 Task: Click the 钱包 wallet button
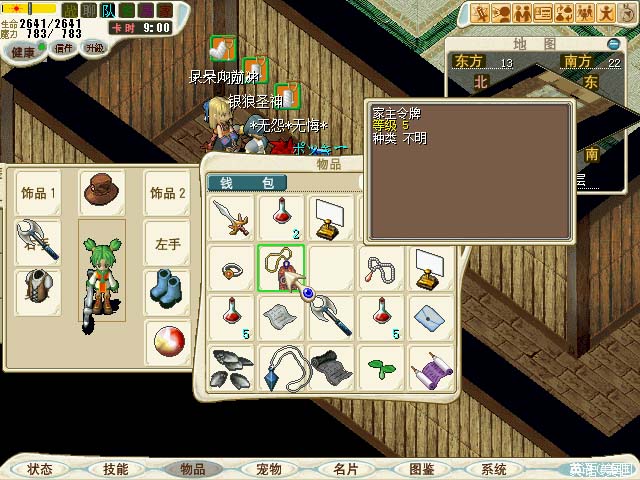click(x=246, y=182)
